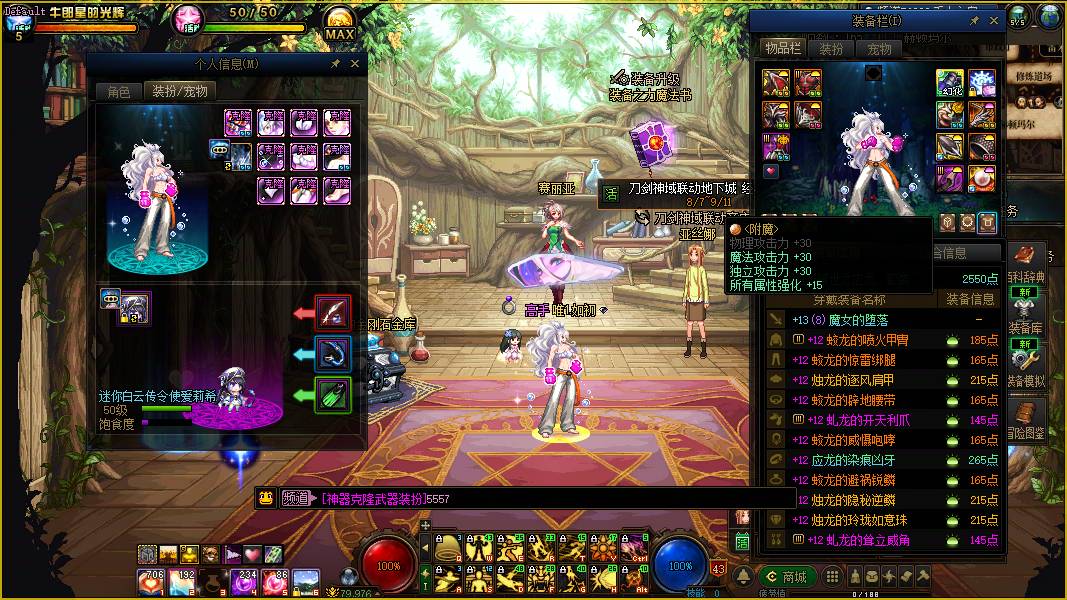Switch to the 角色 character tab
The image size is (1067, 600).
point(119,91)
